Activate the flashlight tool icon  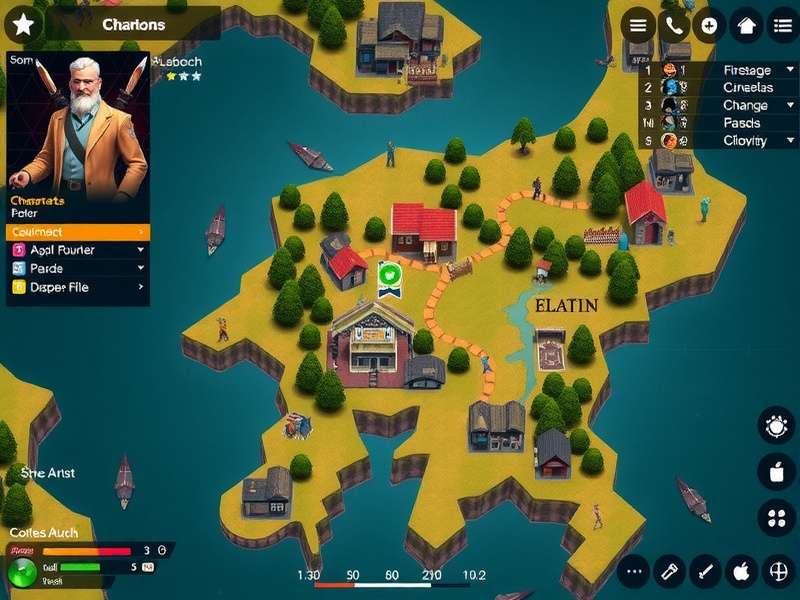point(669,572)
